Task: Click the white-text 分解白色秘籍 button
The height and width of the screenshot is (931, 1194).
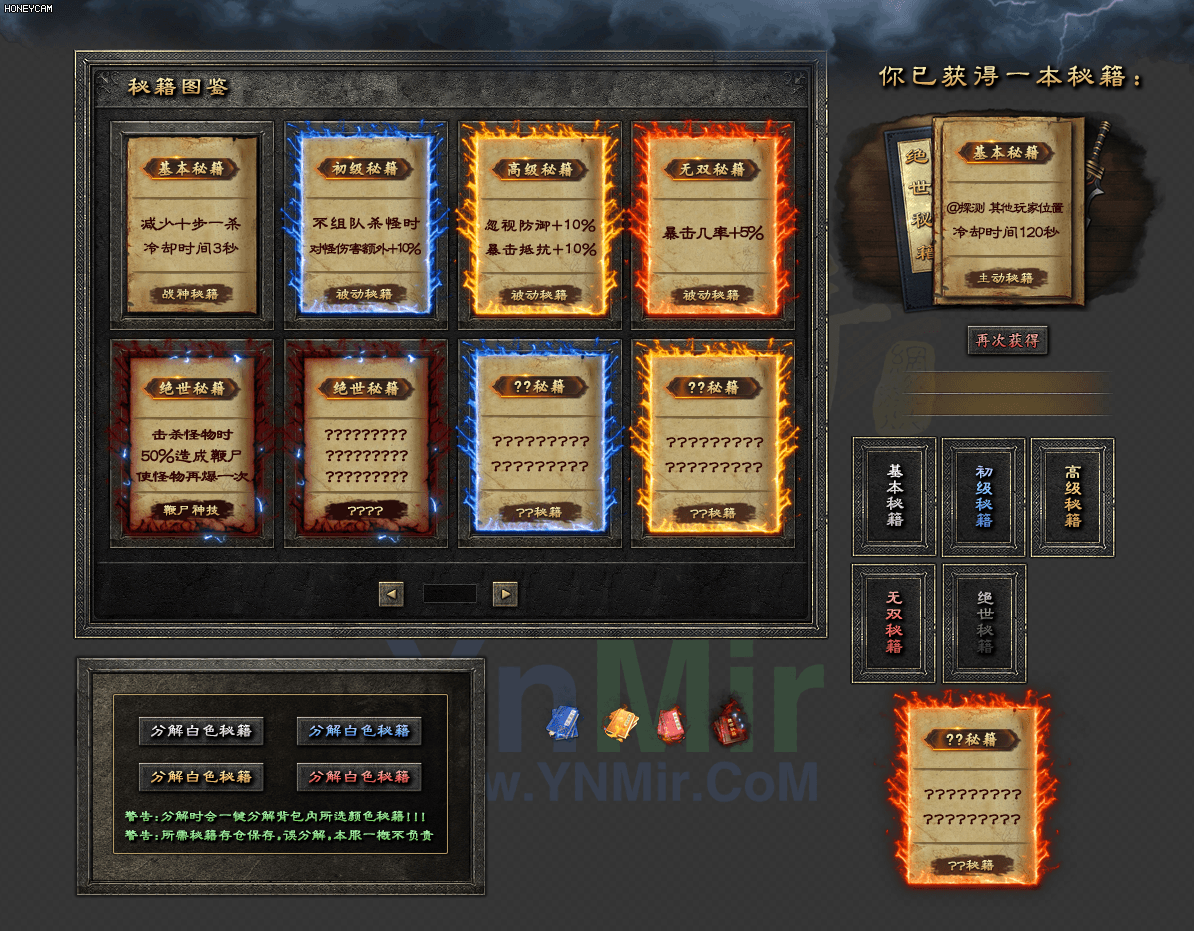Action: pos(201,731)
